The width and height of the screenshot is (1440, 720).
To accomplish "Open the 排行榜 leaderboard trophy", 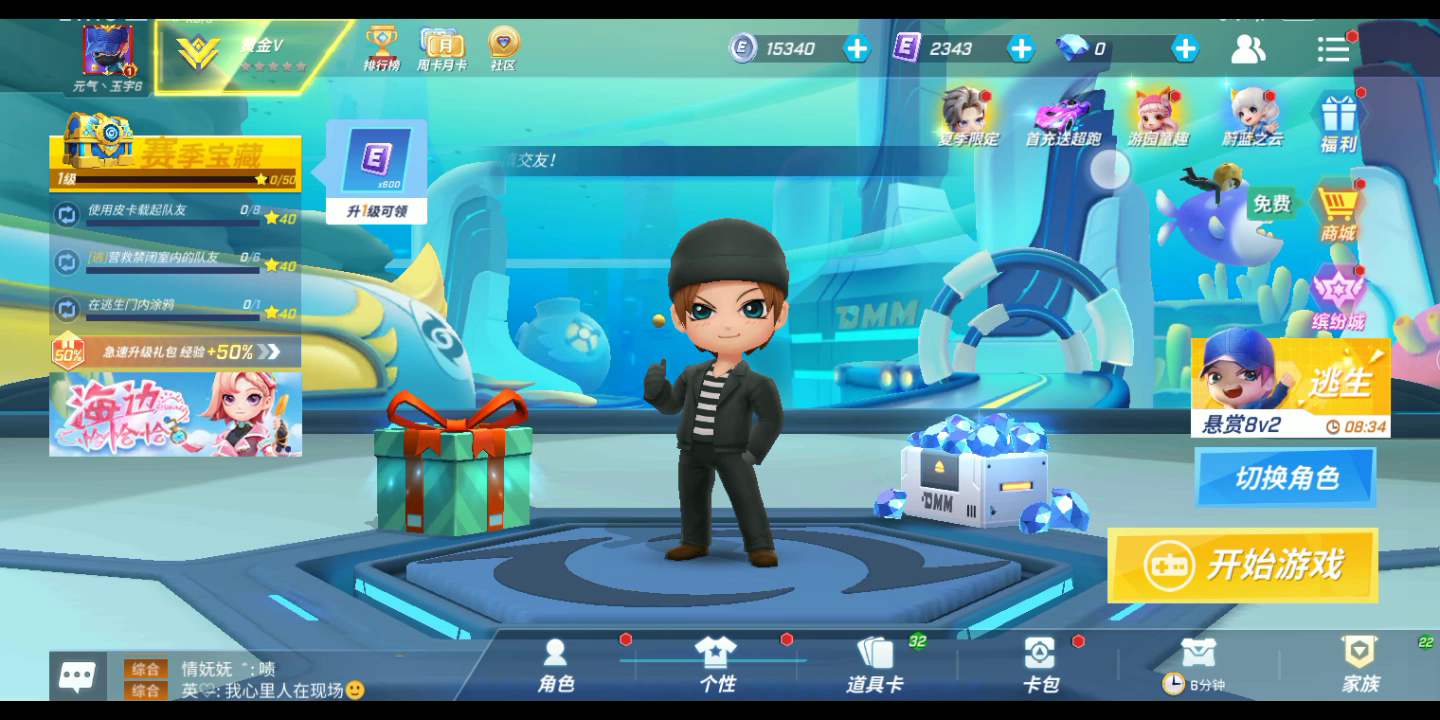I will 381,48.
